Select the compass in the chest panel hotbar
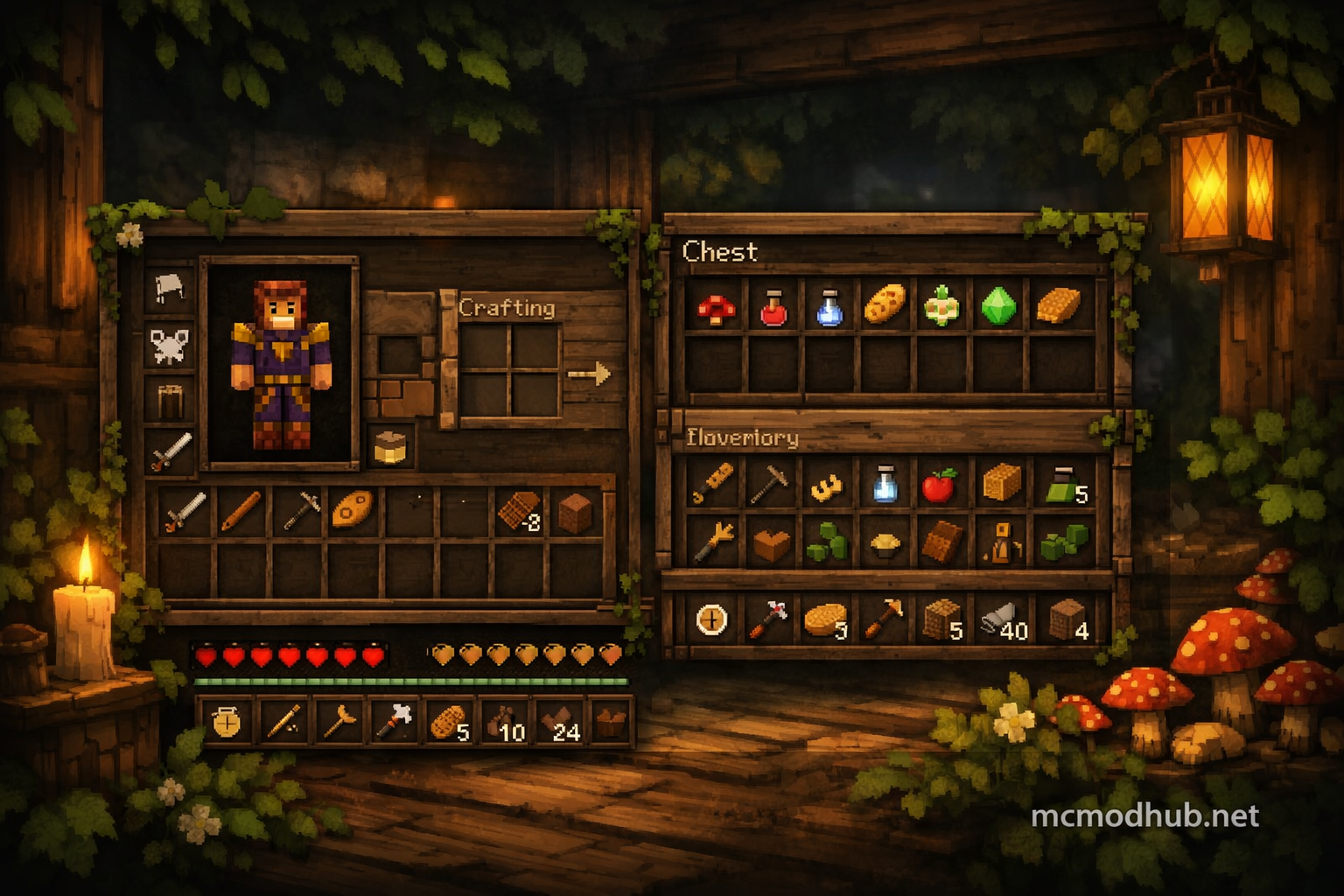The image size is (1344, 896). pyautogui.click(x=711, y=619)
